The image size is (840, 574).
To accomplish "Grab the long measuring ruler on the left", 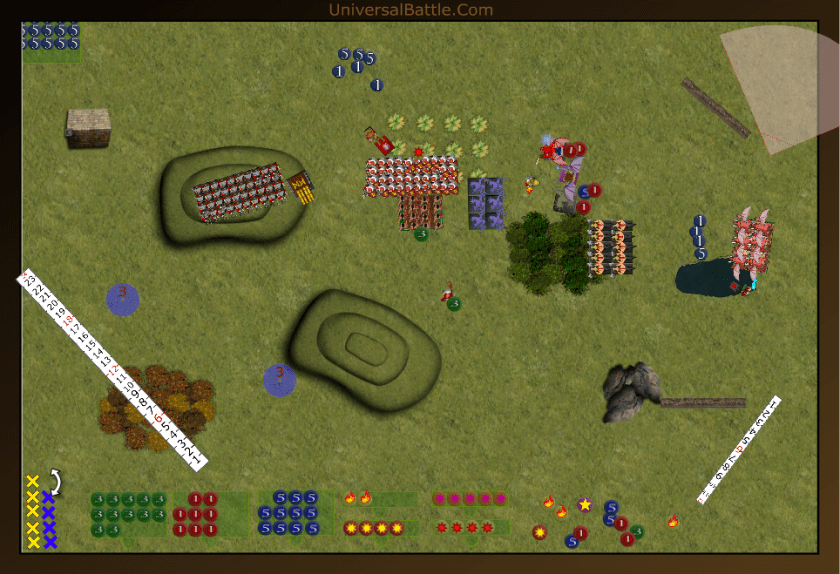I will coord(110,368).
